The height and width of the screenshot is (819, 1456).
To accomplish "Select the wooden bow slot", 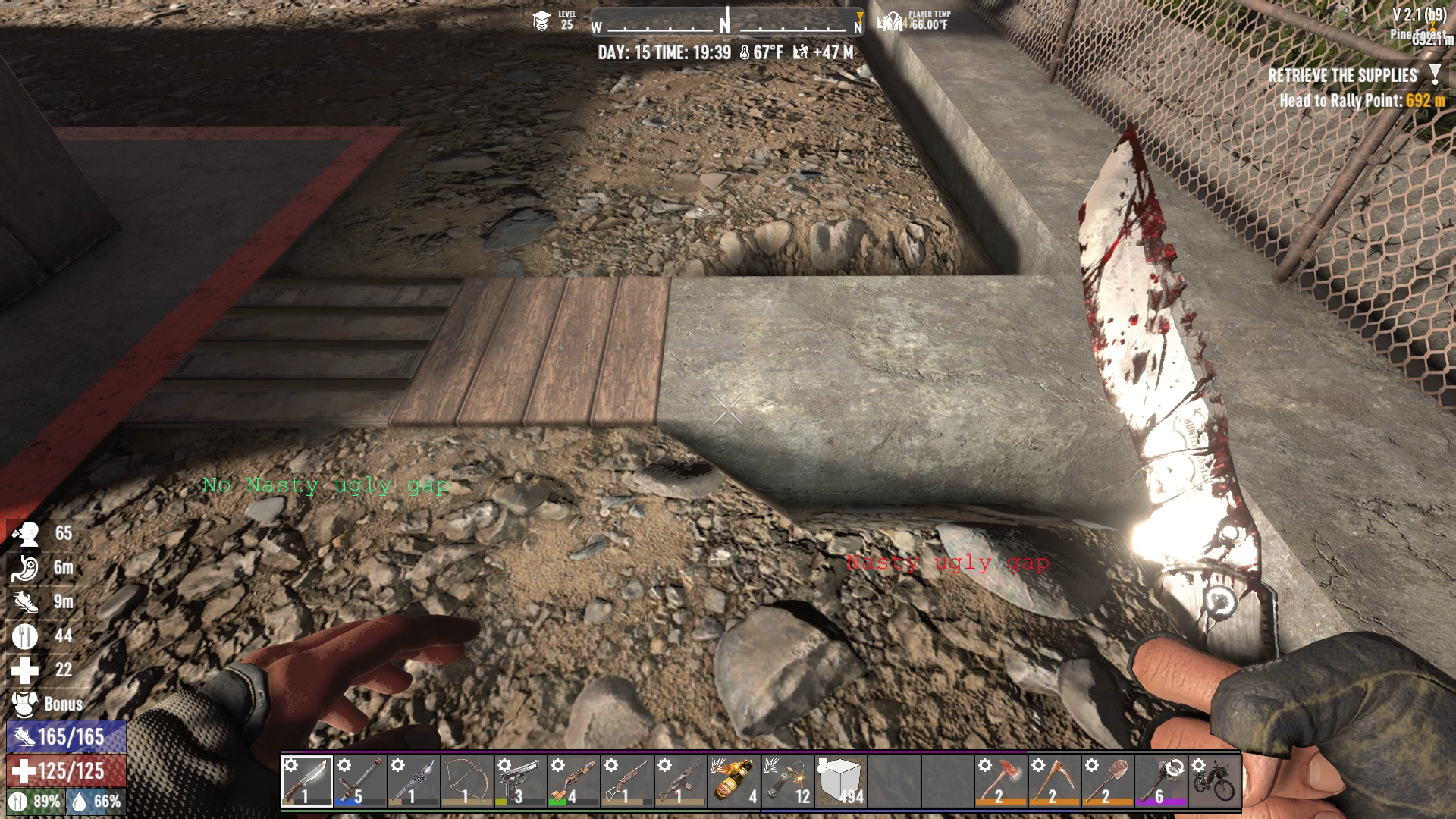I will 466,780.
